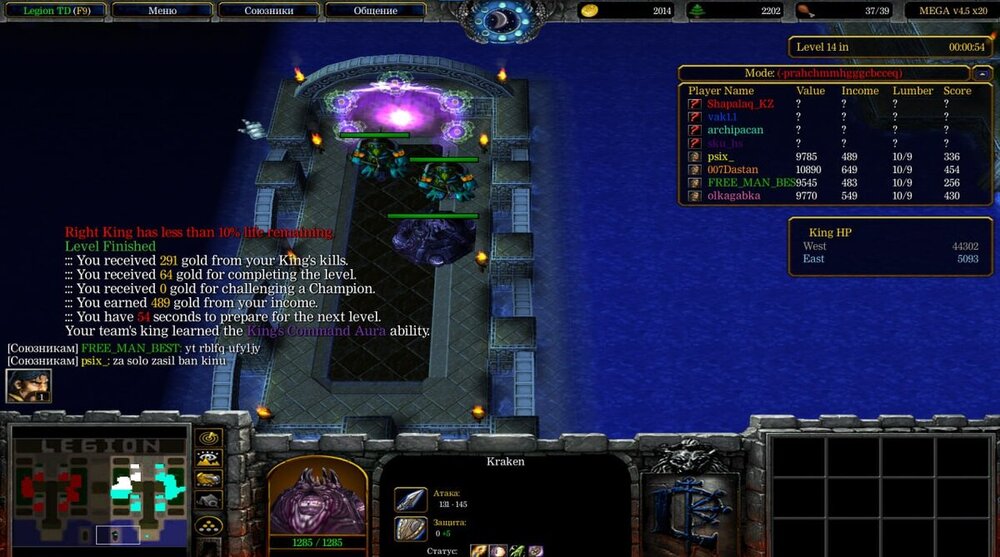Screen dimensions: 1000x557
Task: Open the Союзники allies panel
Action: tap(268, 11)
